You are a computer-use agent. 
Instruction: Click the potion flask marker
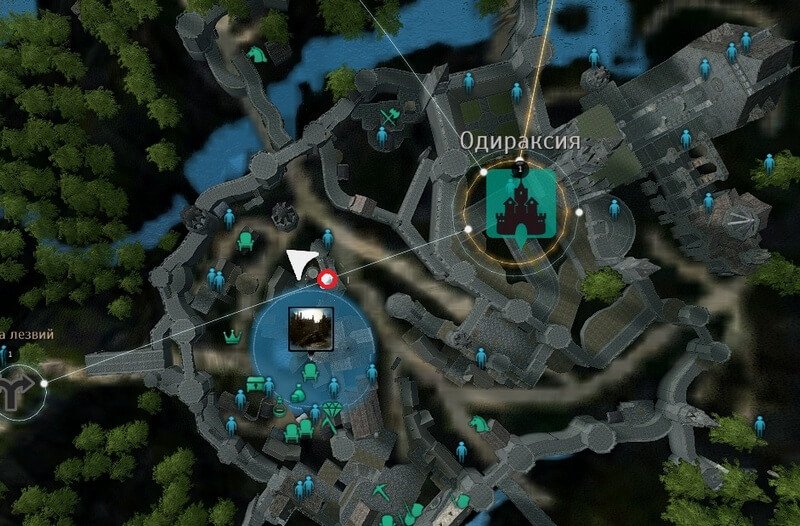(279, 407)
